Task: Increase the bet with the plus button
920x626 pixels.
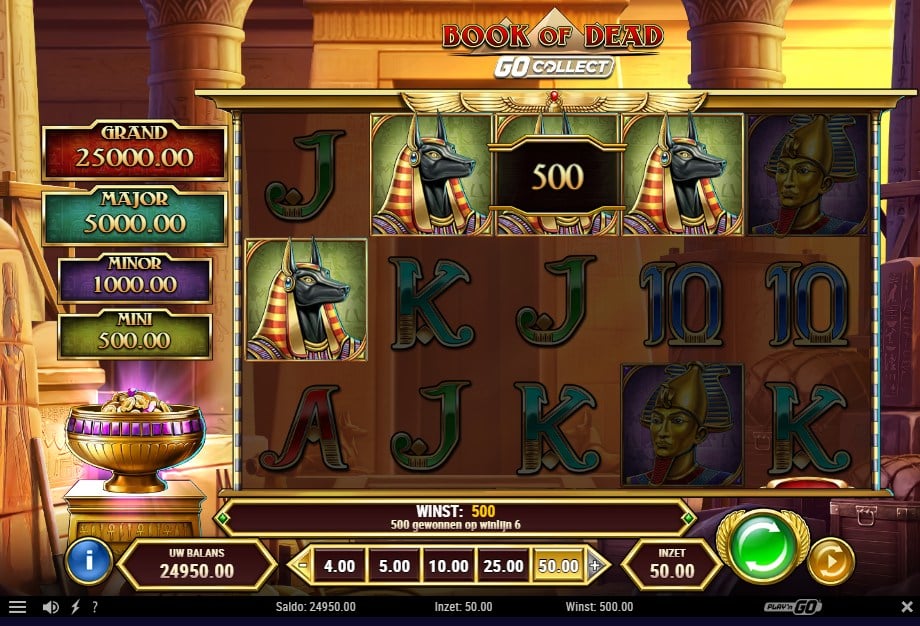Action: click(x=595, y=565)
